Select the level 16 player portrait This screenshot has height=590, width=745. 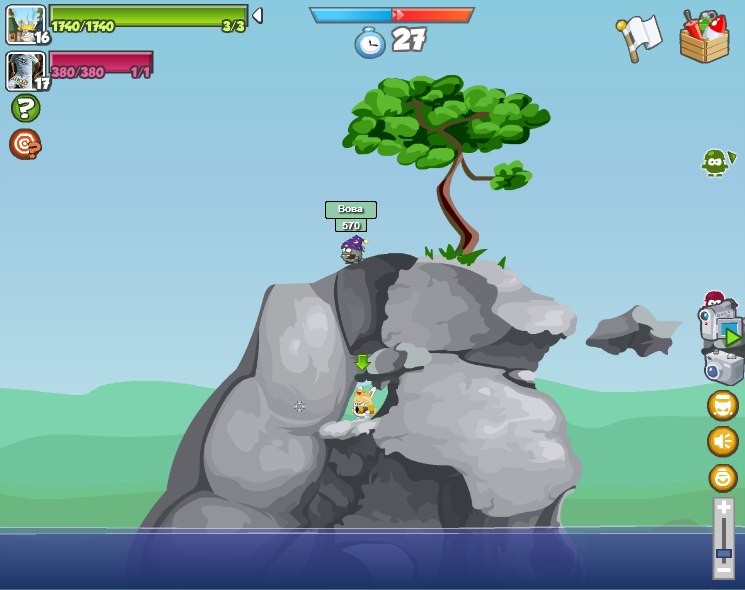tap(26, 24)
